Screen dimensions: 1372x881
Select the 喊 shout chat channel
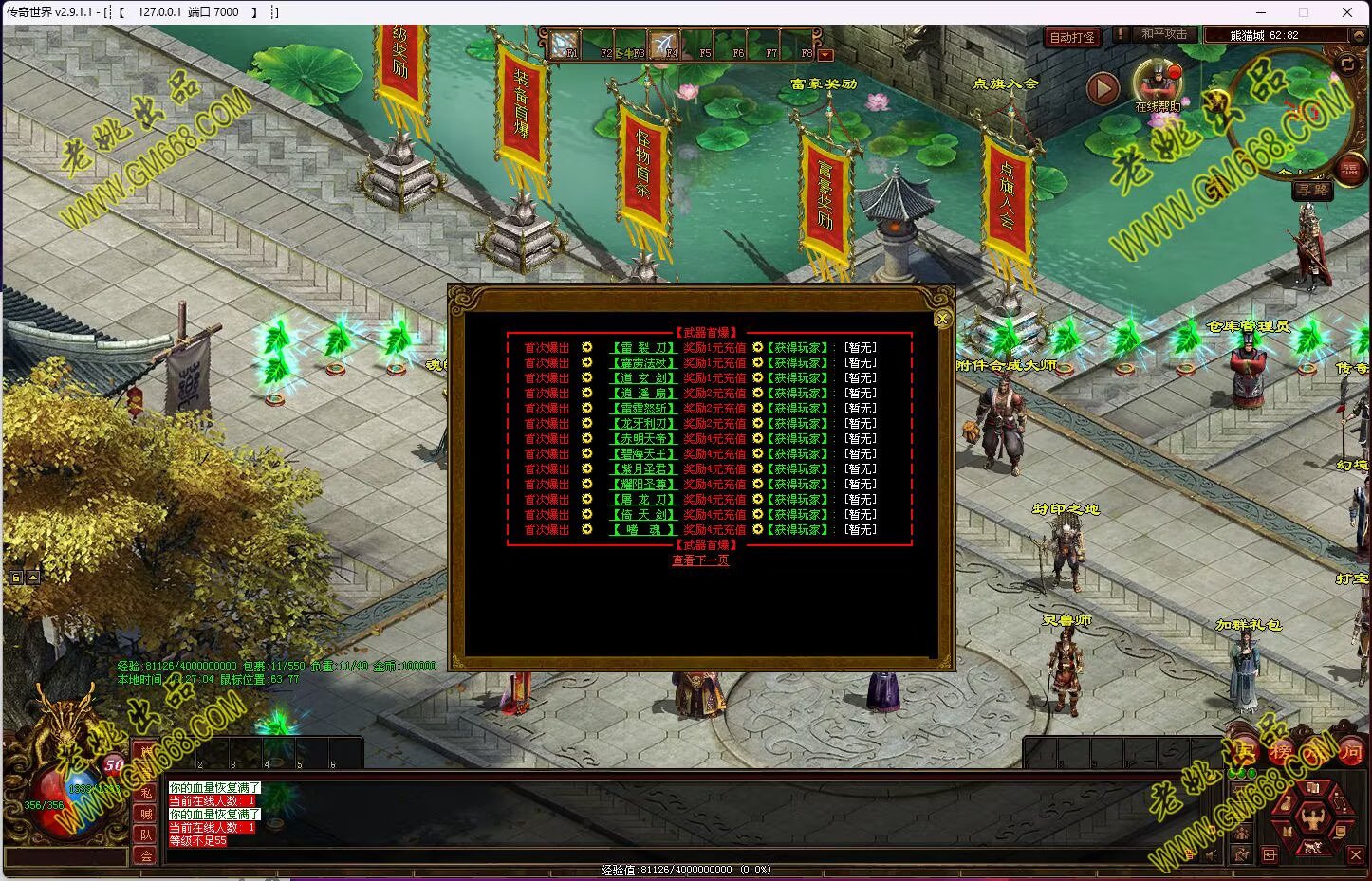click(146, 814)
